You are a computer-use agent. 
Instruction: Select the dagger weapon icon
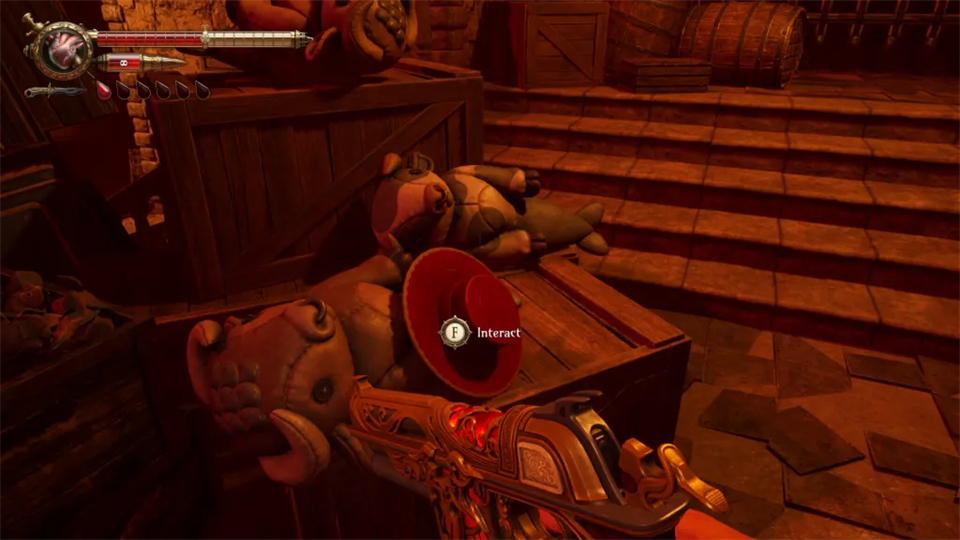[x=55, y=91]
